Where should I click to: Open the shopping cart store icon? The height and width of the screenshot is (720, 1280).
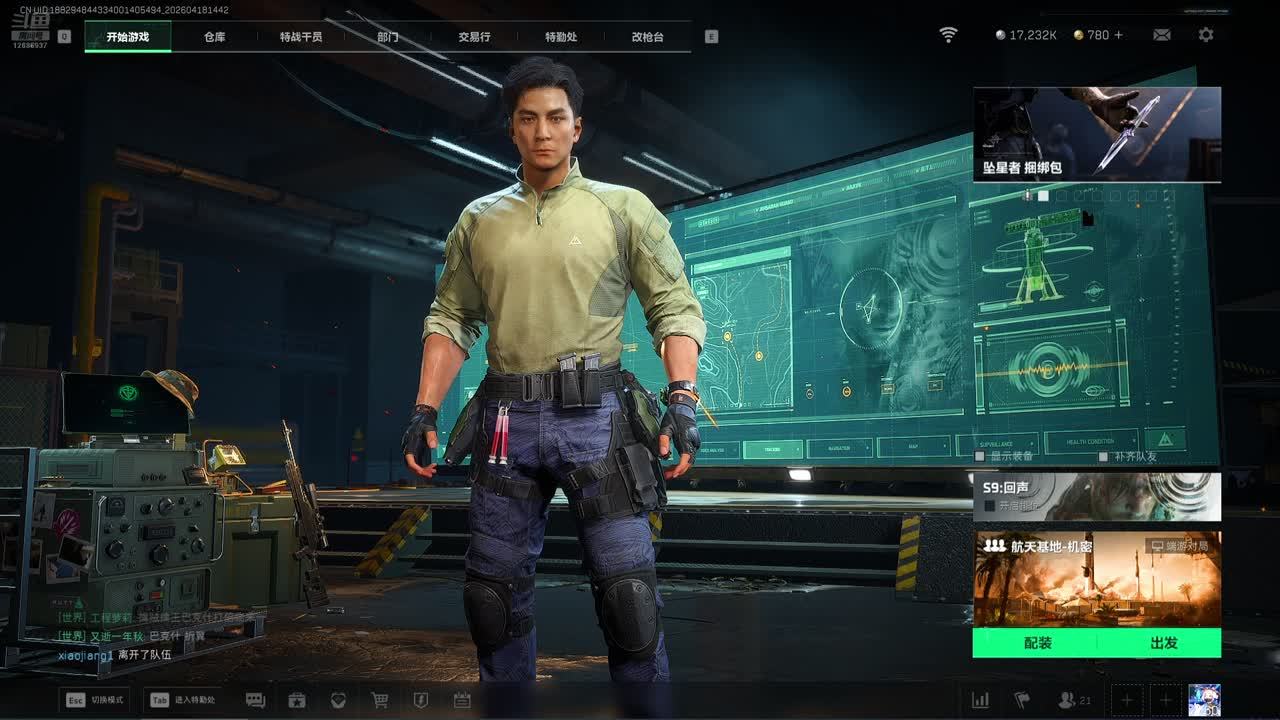click(x=380, y=700)
